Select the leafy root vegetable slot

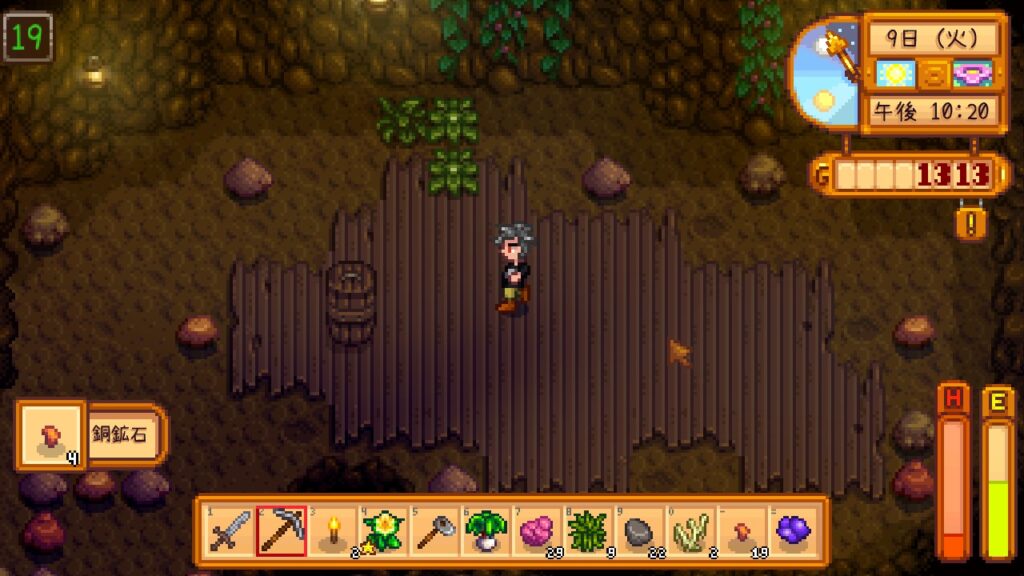[x=486, y=530]
